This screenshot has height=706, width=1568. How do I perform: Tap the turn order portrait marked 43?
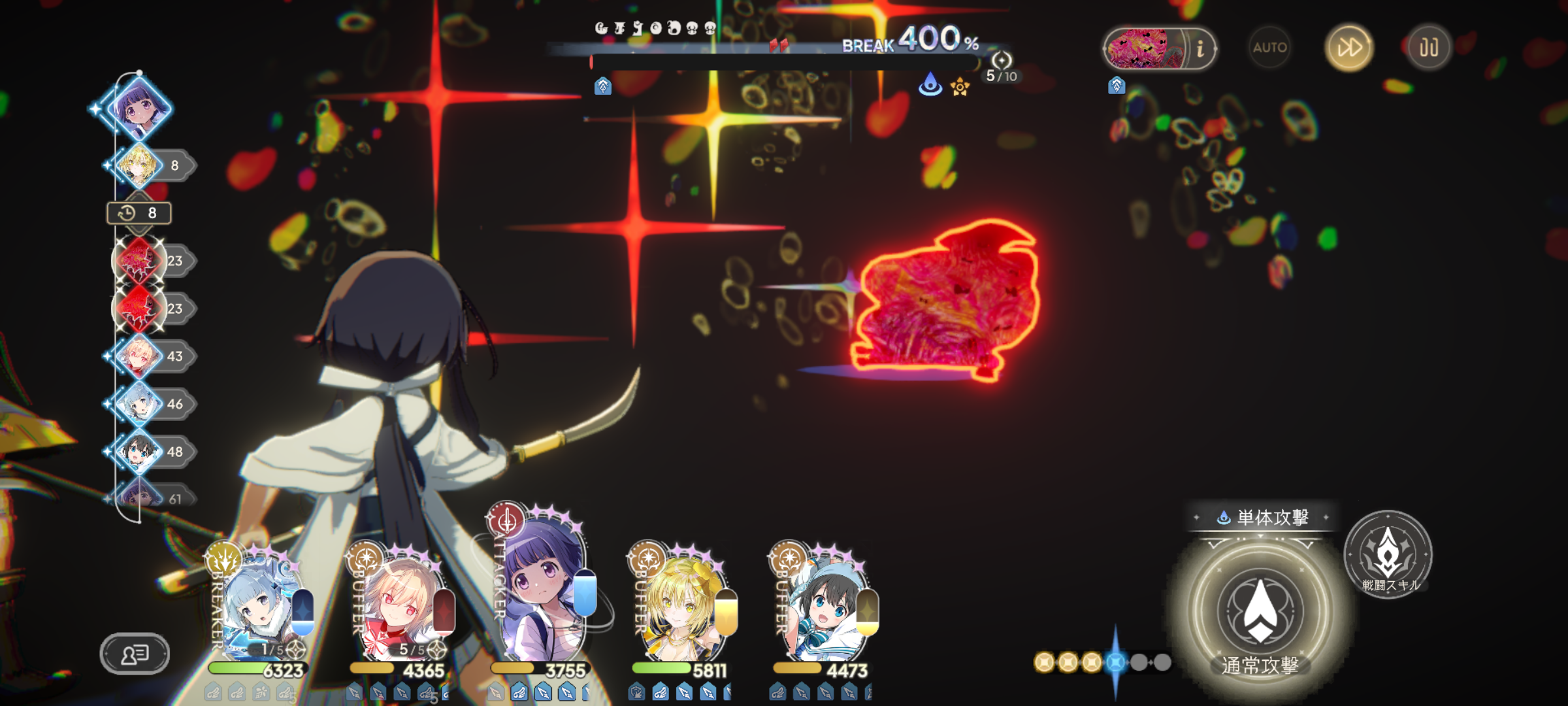[x=139, y=356]
